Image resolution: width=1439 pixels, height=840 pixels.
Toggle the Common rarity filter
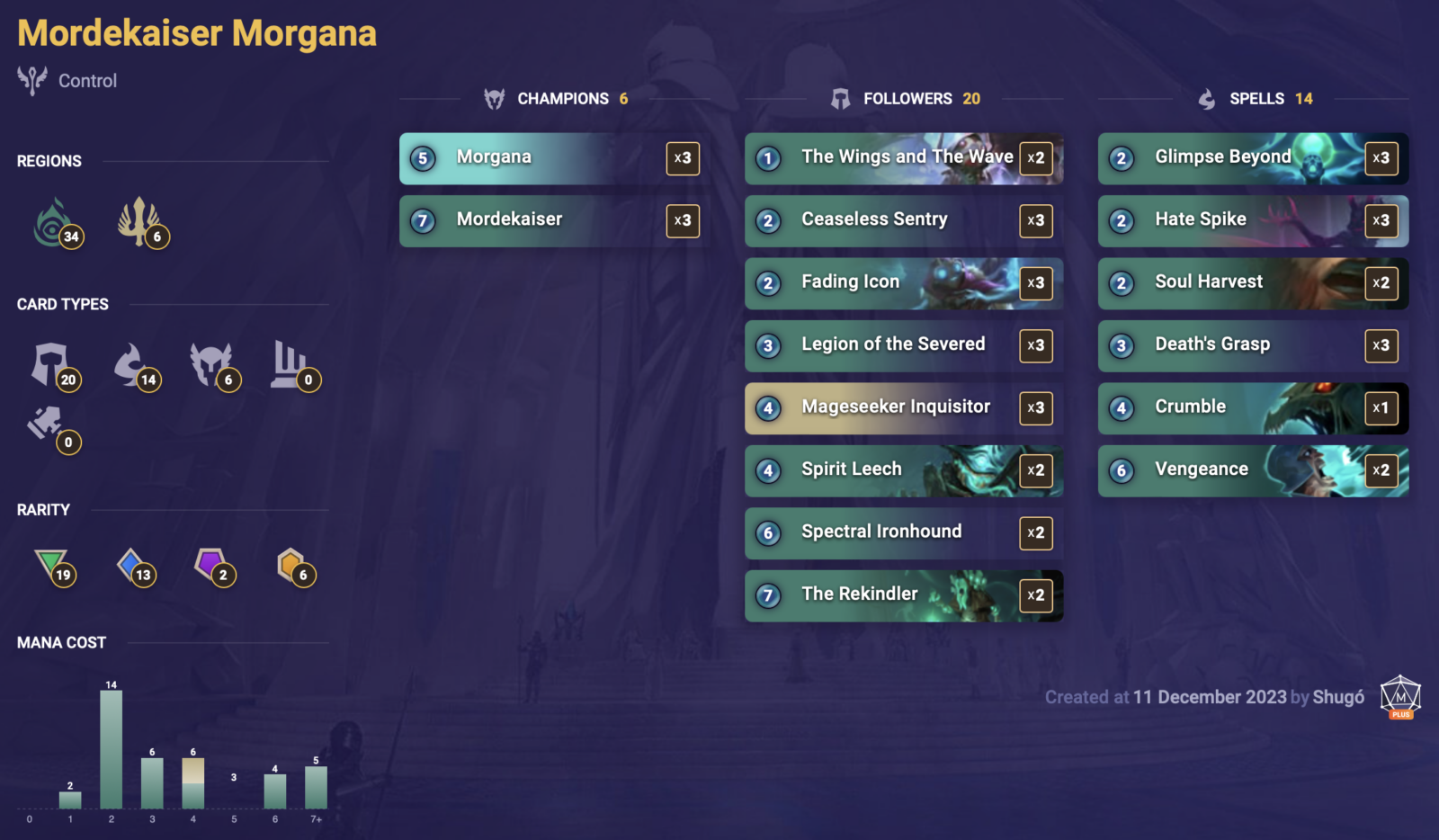52,565
